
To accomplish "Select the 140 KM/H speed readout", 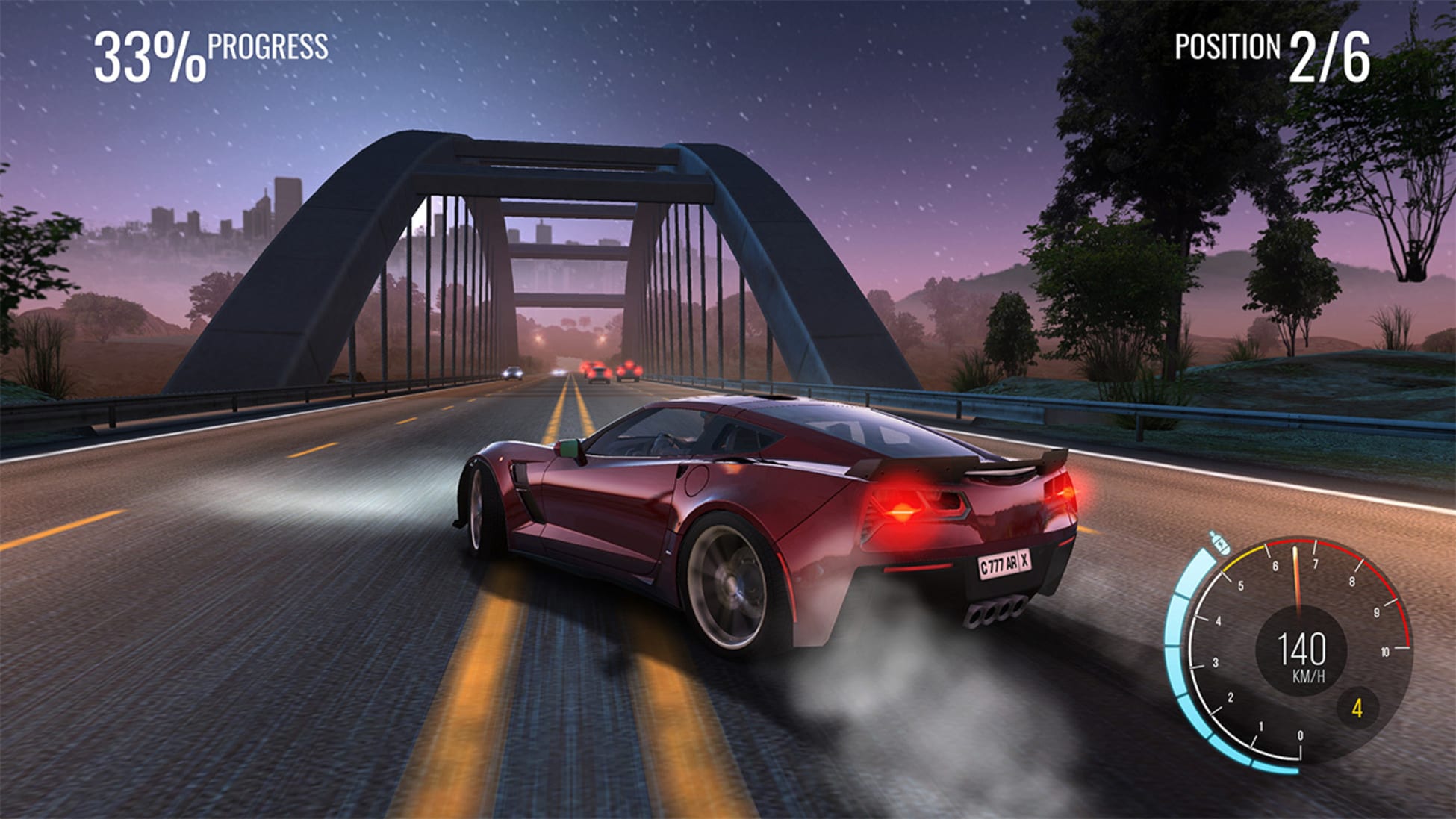I will (x=1301, y=651).
